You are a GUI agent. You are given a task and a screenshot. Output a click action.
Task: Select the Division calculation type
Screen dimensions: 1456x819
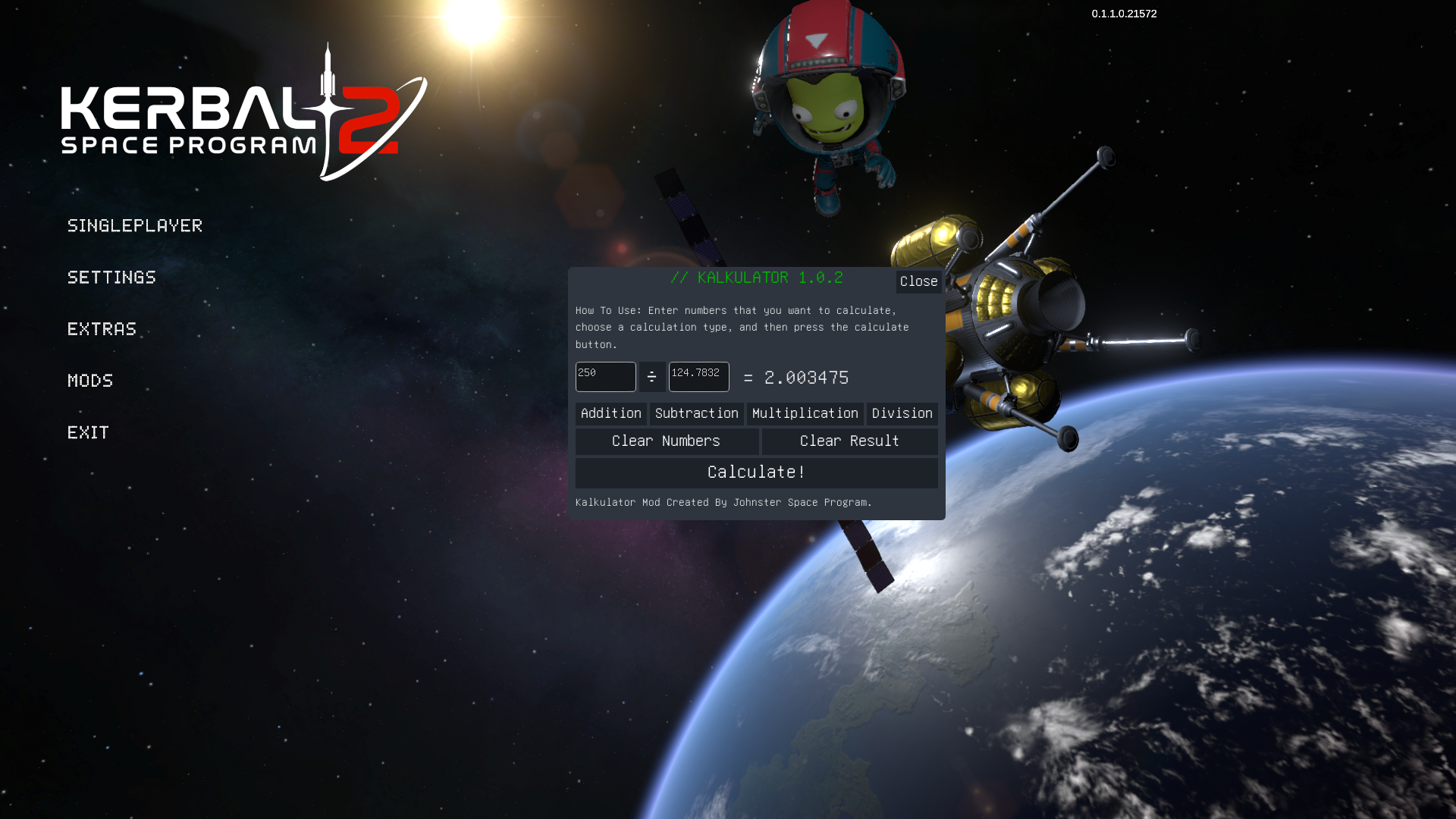(902, 413)
